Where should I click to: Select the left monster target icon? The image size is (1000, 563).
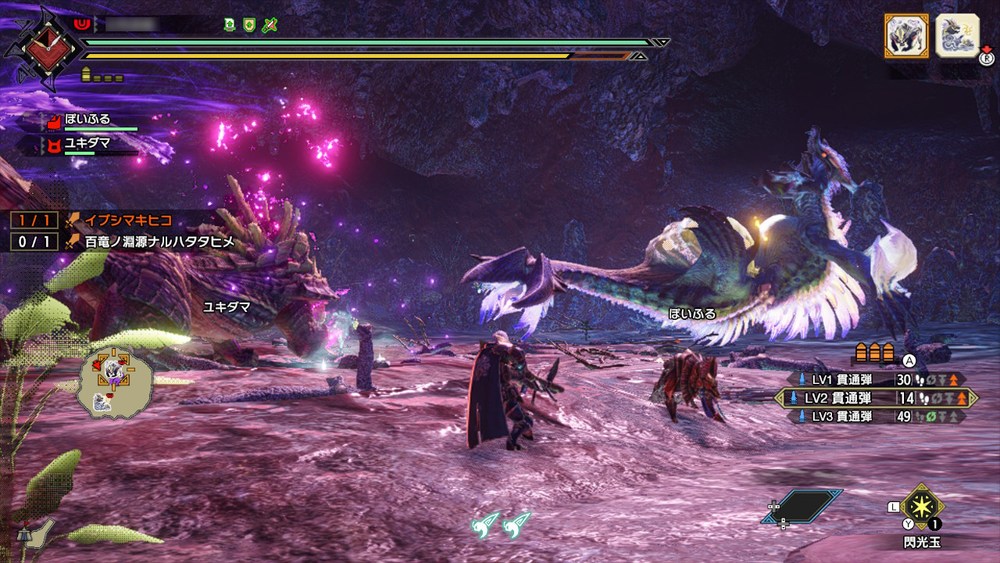(x=906, y=36)
